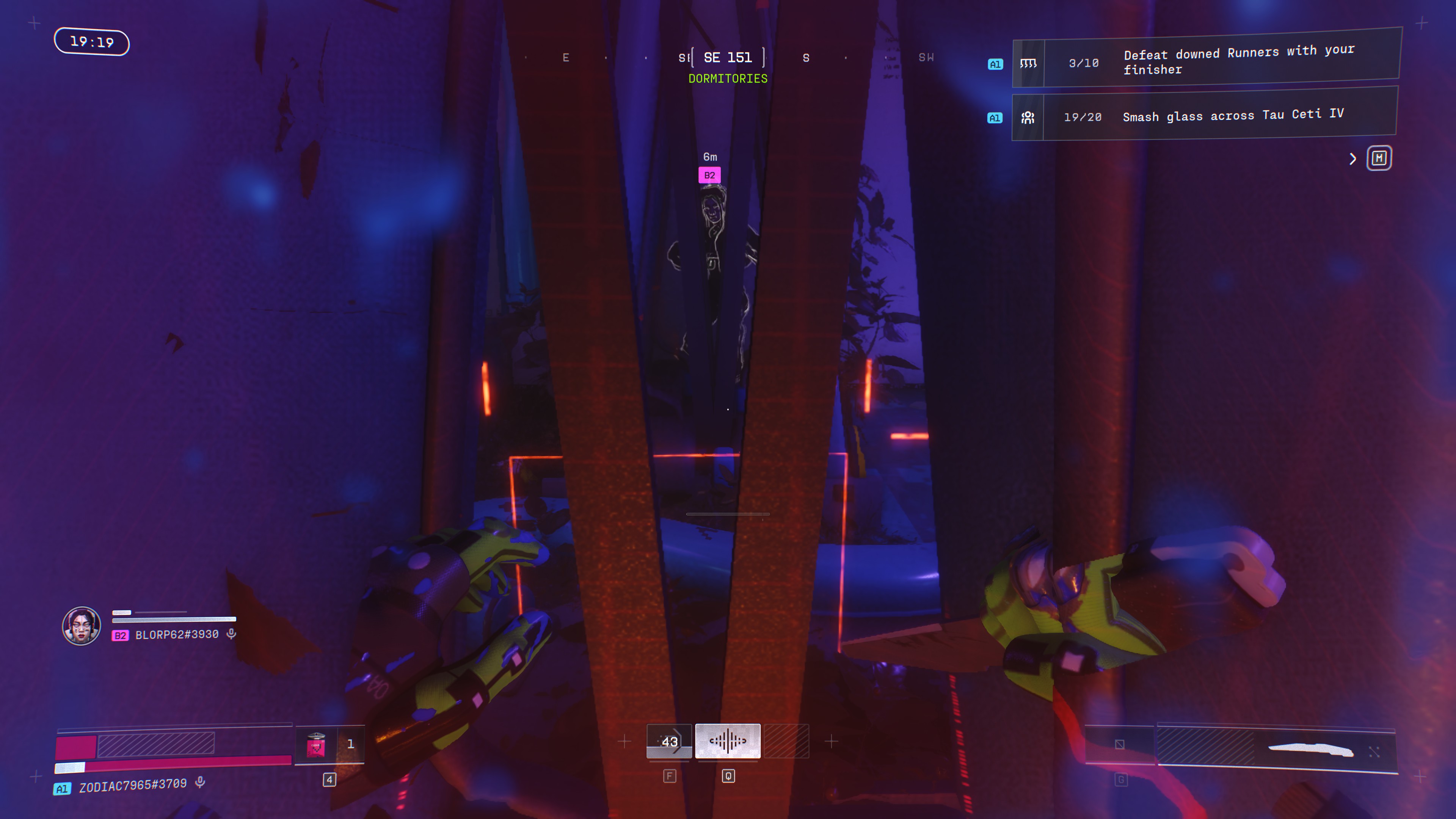Expand the objectives panel arrow
The width and height of the screenshot is (1456, 819).
pyautogui.click(x=1352, y=159)
